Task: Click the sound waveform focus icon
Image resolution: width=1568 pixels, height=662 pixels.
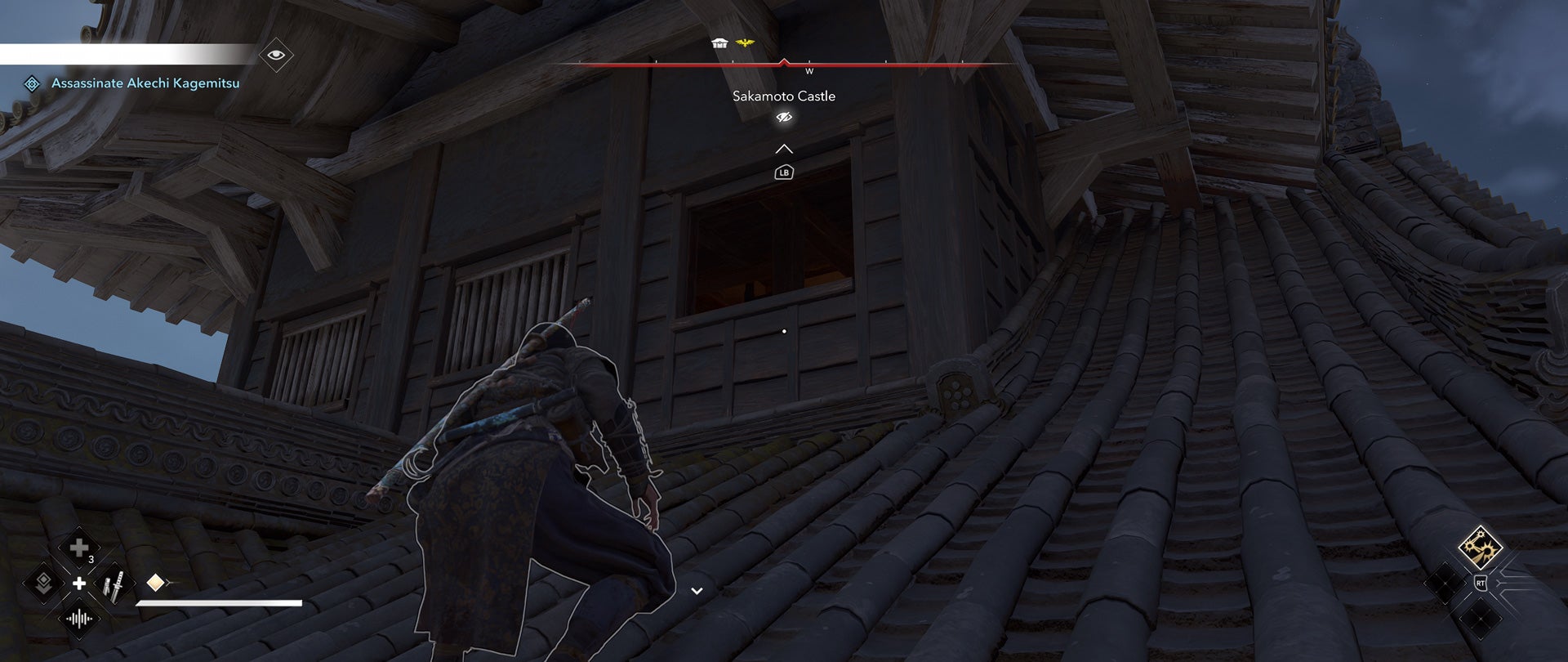Action: pyautogui.click(x=79, y=617)
